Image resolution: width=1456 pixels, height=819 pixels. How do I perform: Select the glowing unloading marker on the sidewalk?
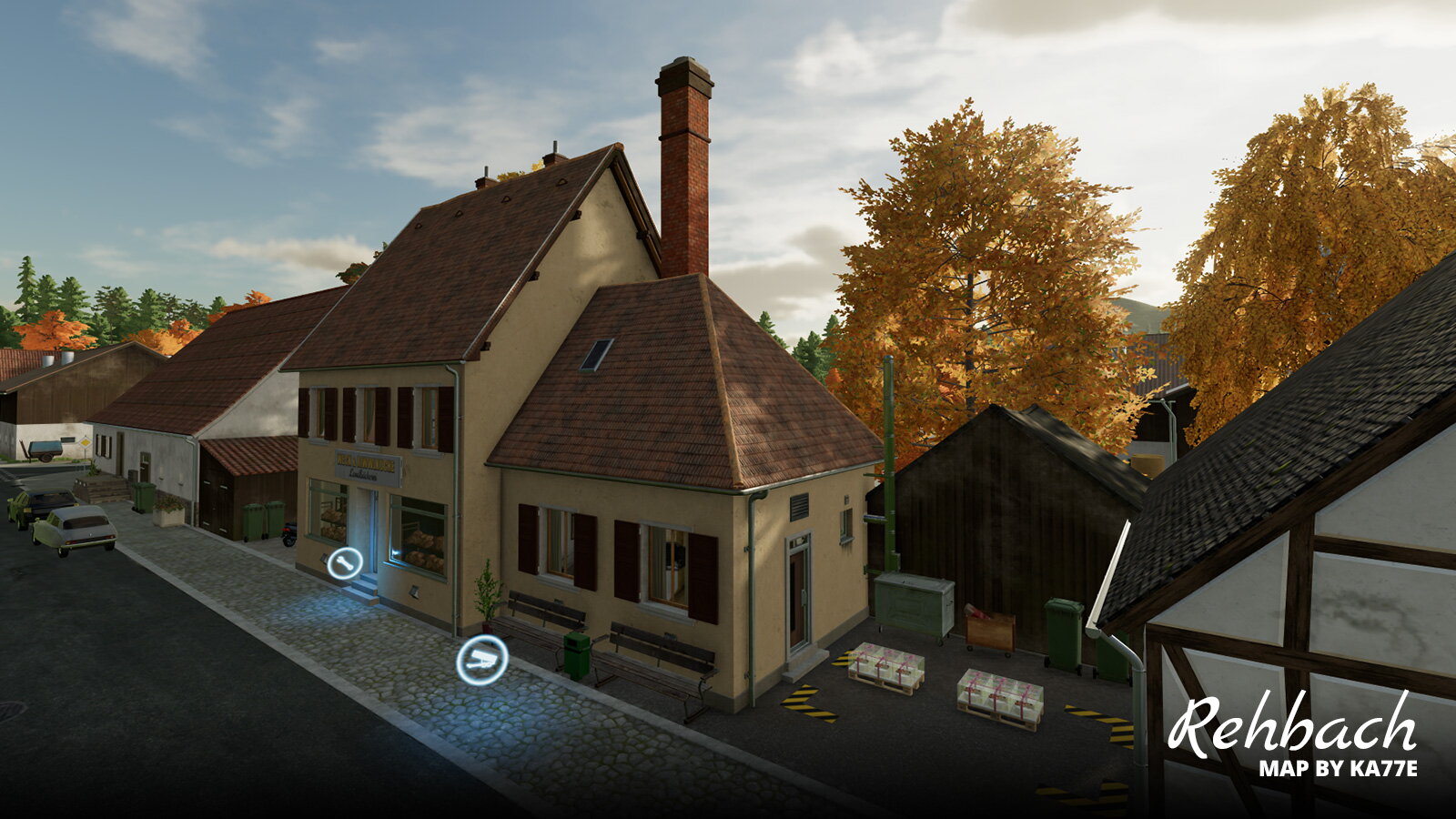[482, 660]
